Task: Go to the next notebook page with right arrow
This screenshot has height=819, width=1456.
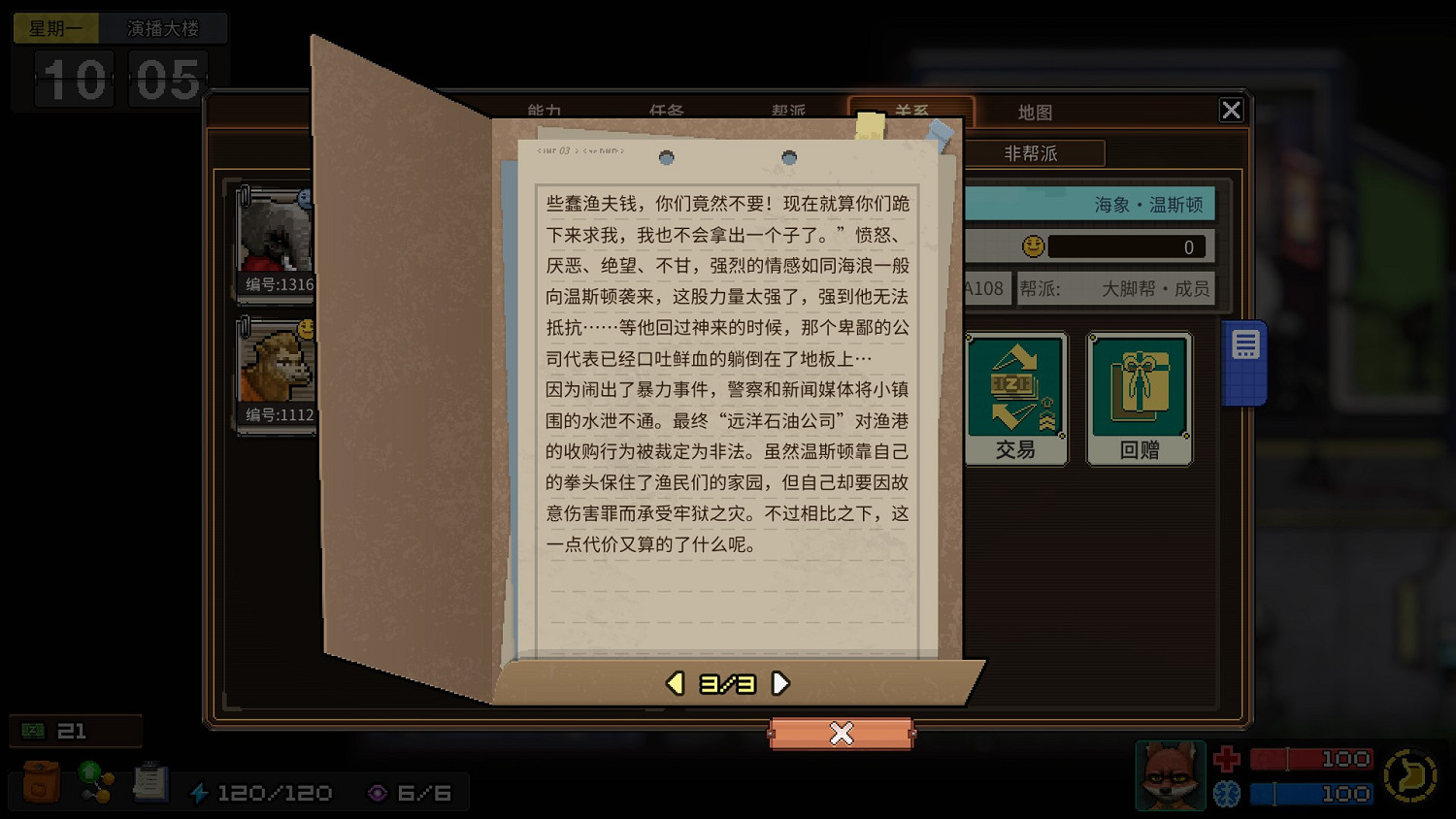Action: [779, 682]
